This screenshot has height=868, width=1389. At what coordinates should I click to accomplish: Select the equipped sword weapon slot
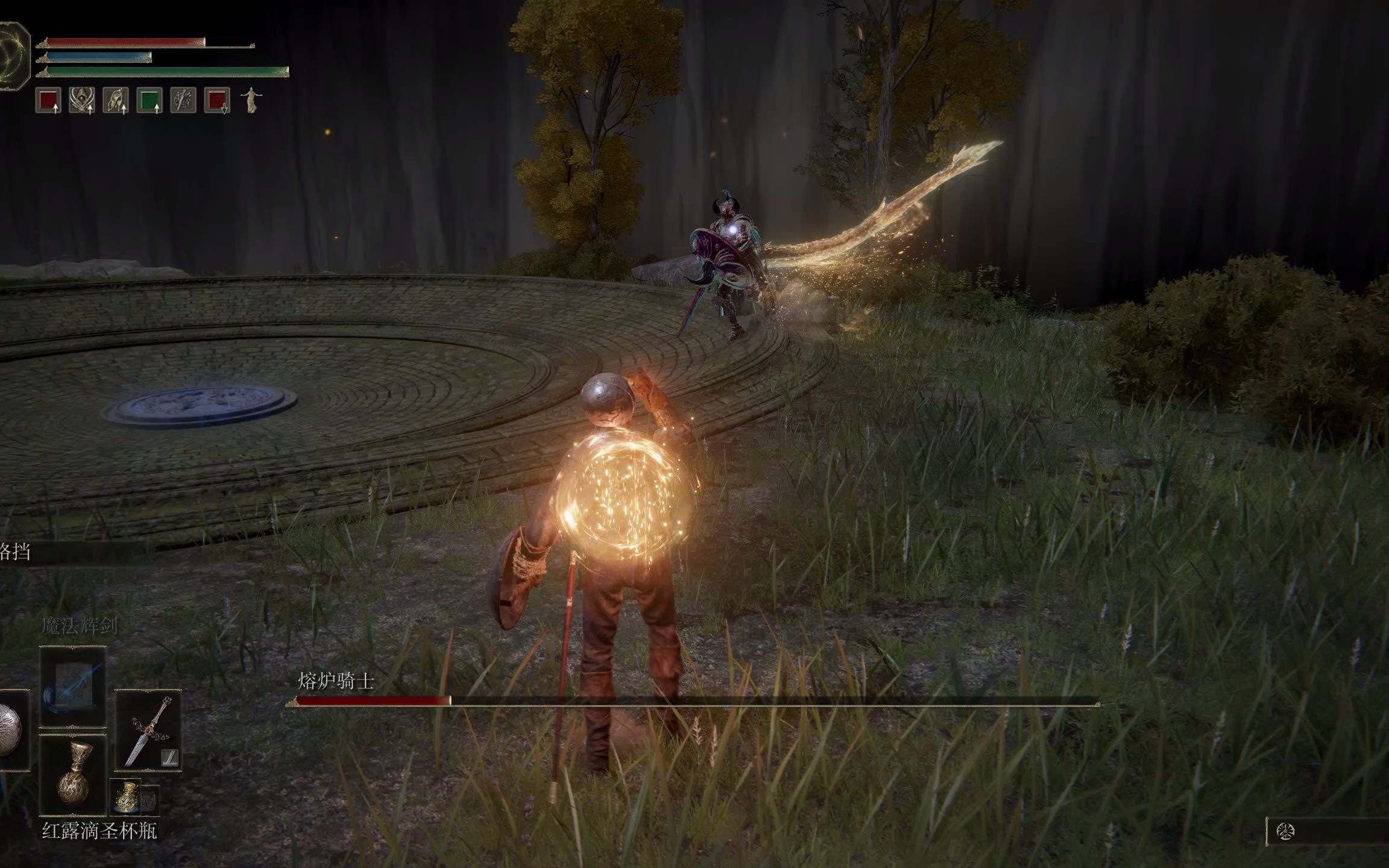(148, 731)
